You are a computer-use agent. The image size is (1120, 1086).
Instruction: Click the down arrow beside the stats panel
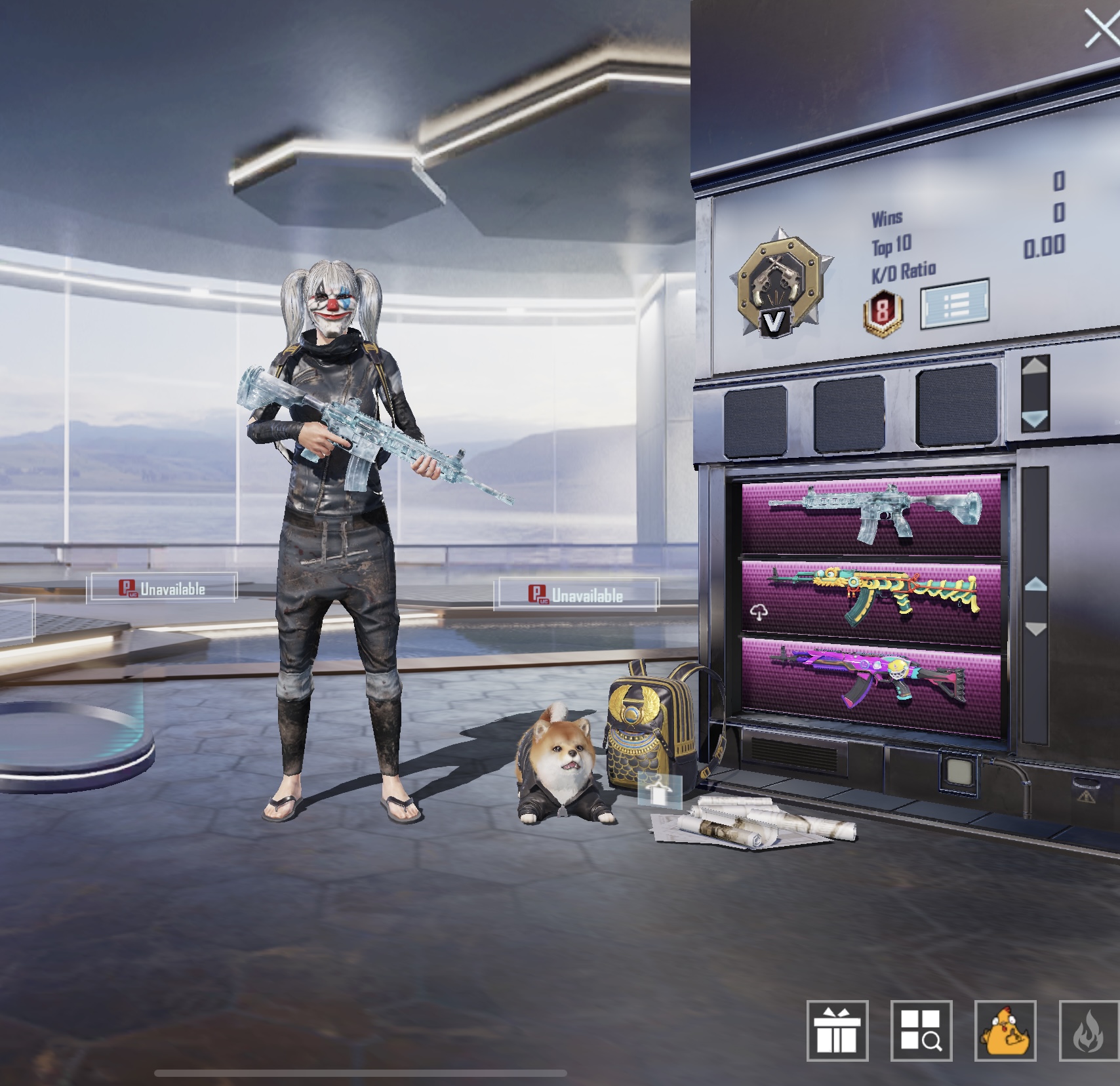tap(1035, 418)
